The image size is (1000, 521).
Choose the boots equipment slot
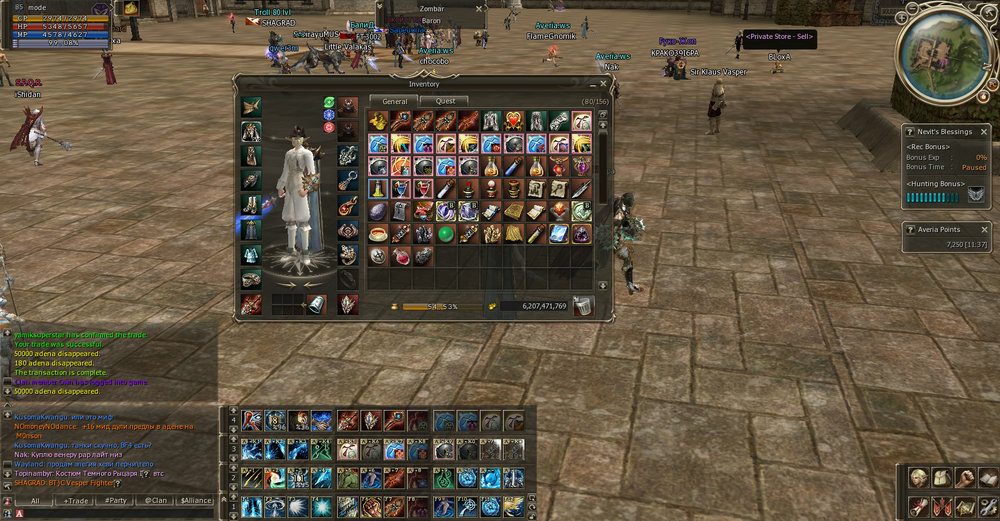[x=251, y=205]
